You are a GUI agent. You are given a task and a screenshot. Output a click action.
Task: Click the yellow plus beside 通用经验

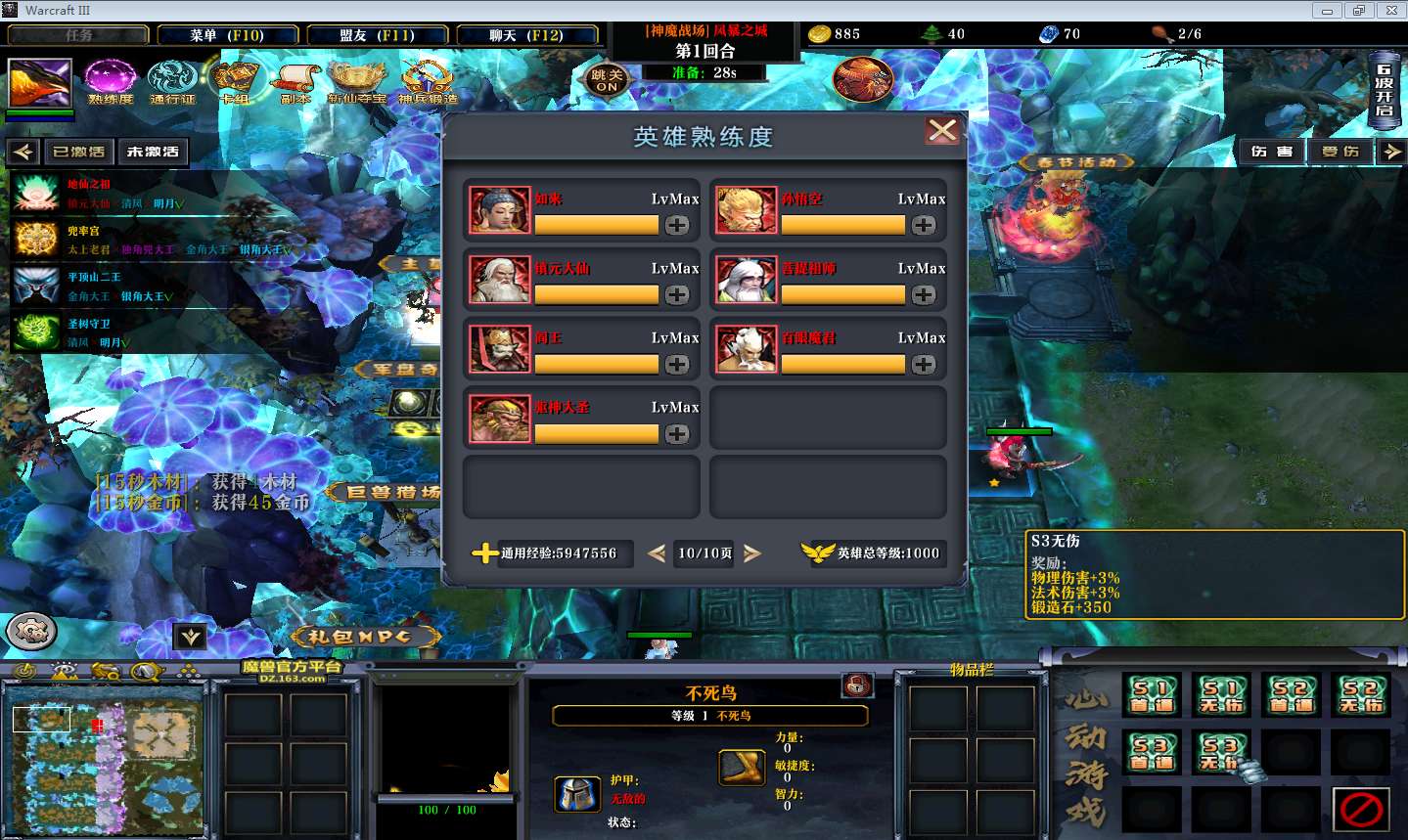[483, 553]
